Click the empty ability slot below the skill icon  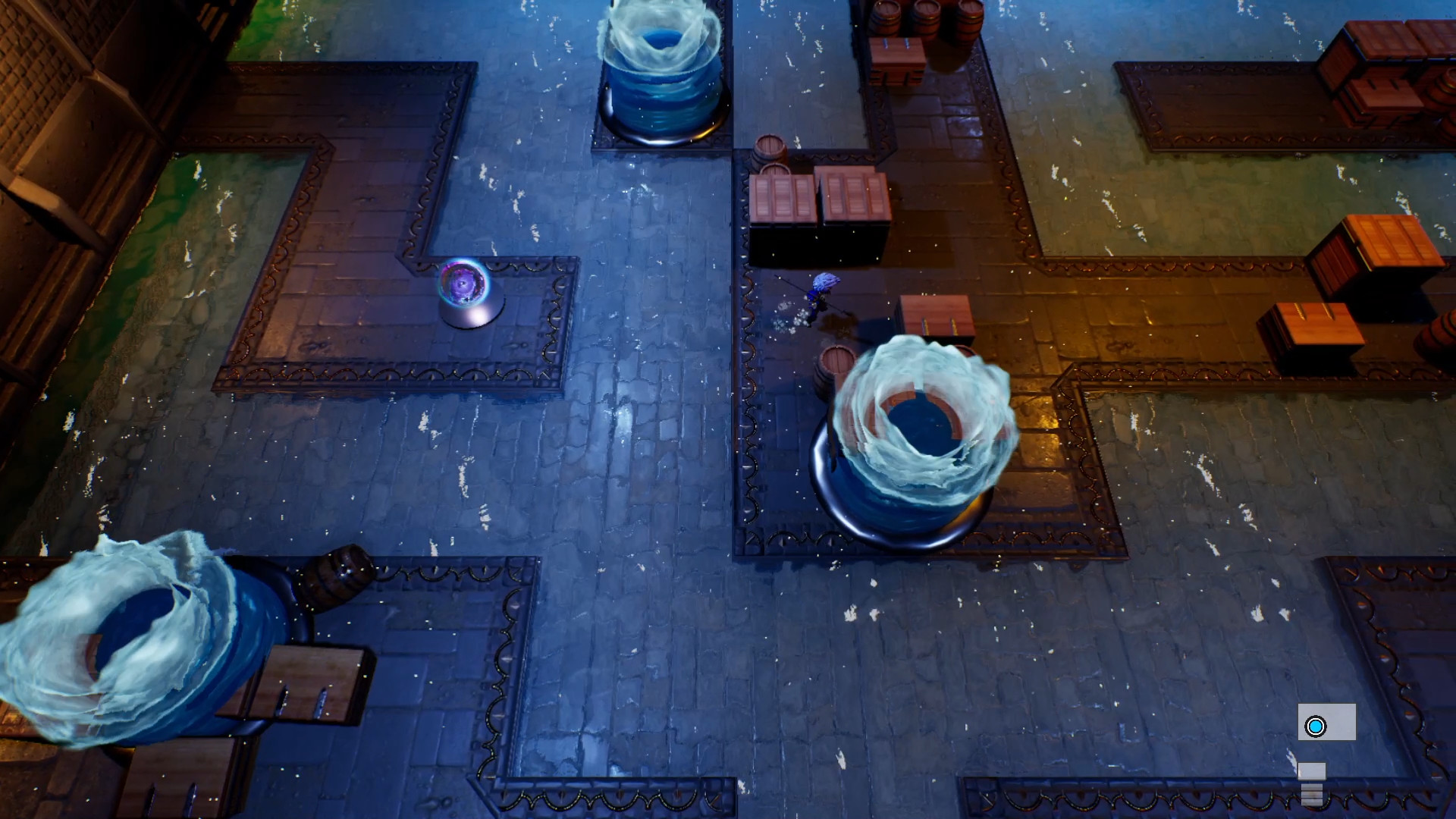[x=1312, y=771]
